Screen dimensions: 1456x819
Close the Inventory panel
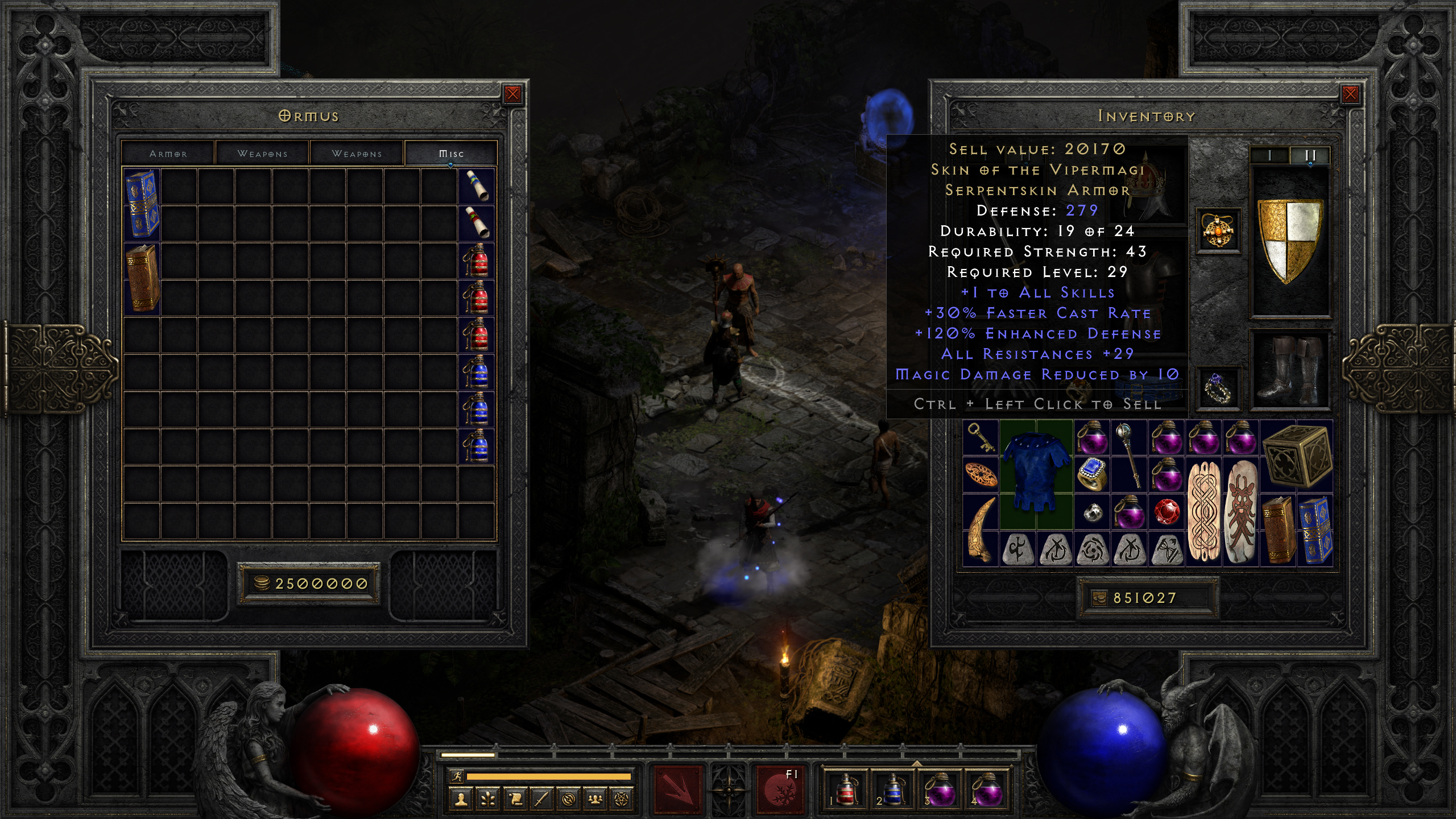[x=1350, y=94]
